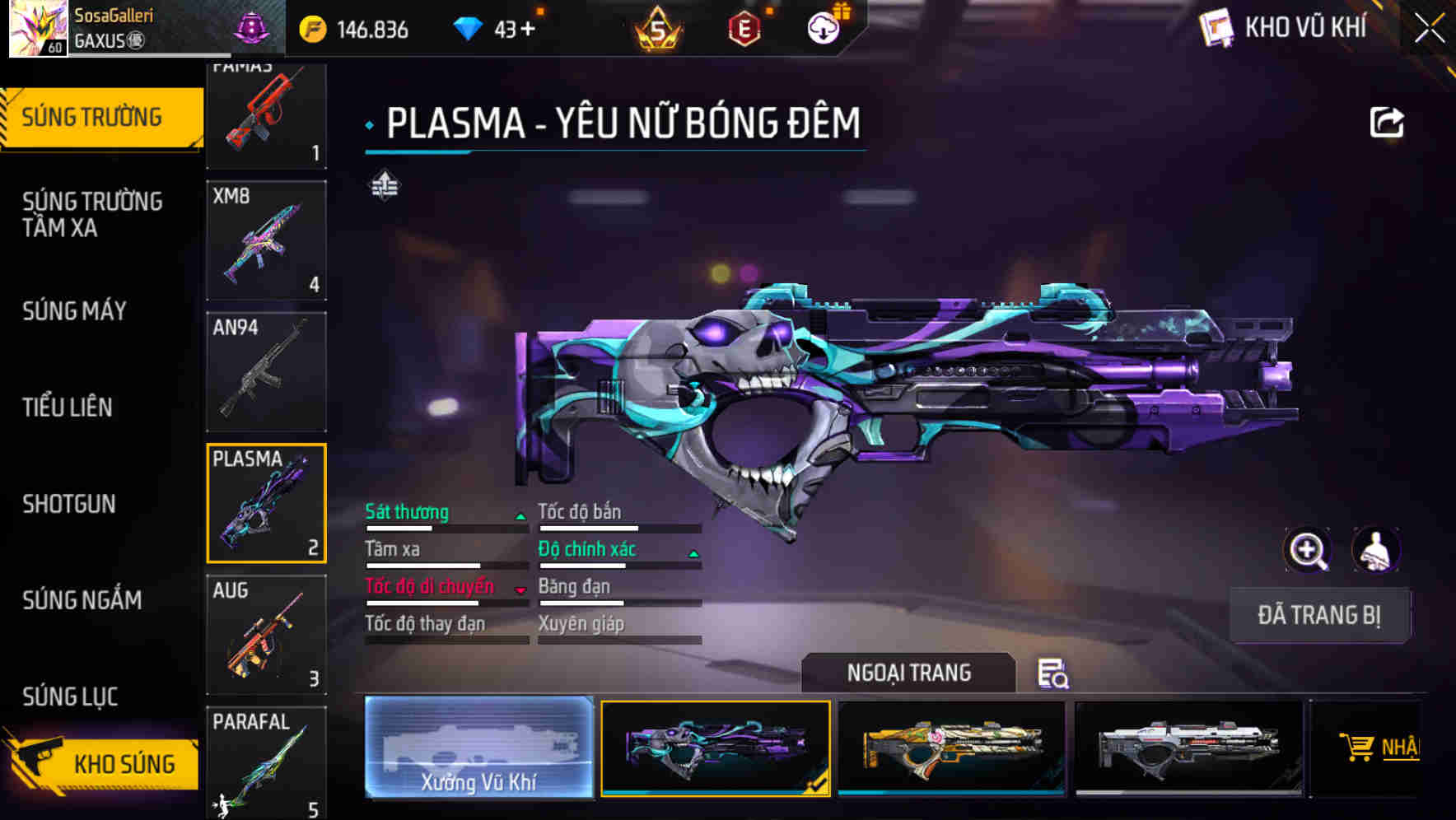Open Xưởng Vũ Khí skin slot
Image resolution: width=1456 pixels, height=820 pixels.
[478, 747]
